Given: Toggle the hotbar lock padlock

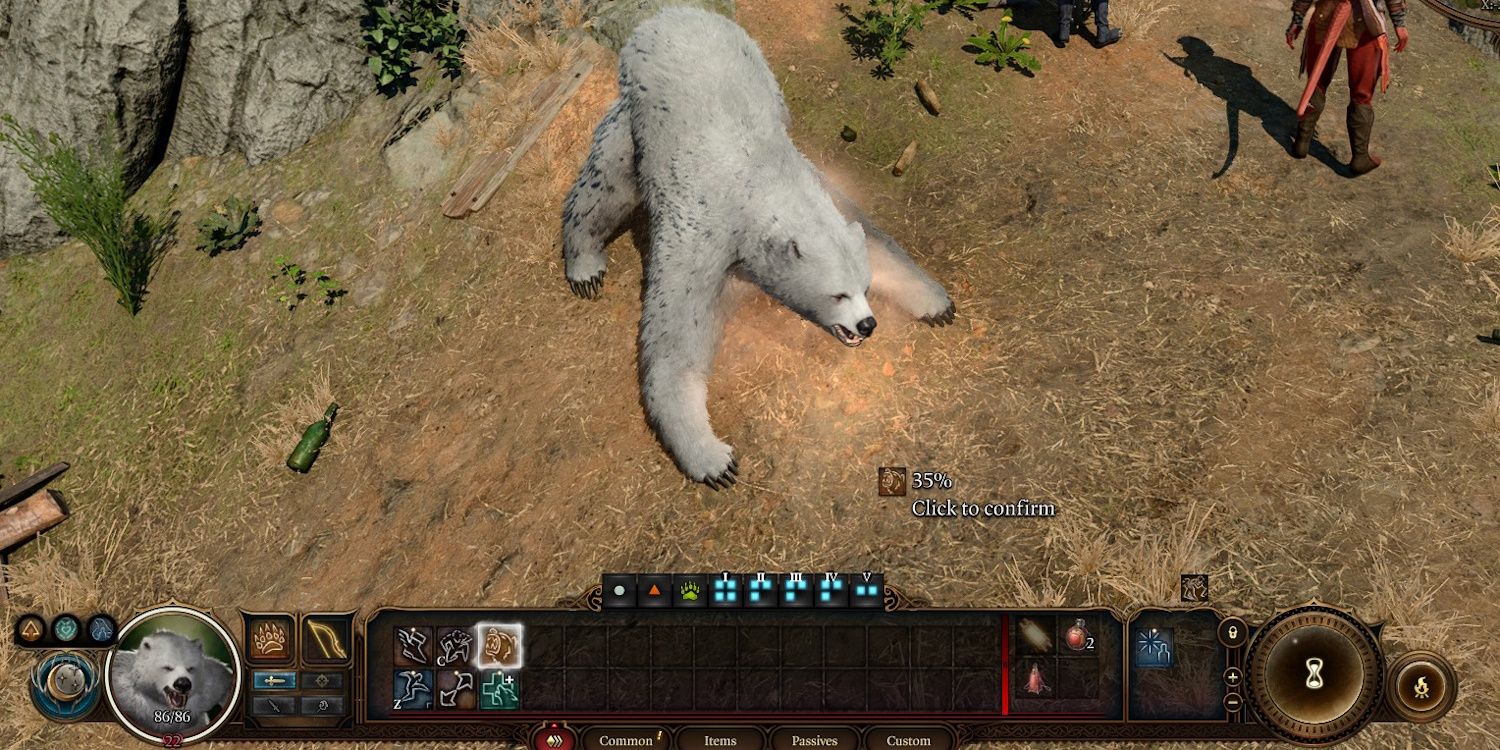Looking at the screenshot, I should pyautogui.click(x=1232, y=632).
